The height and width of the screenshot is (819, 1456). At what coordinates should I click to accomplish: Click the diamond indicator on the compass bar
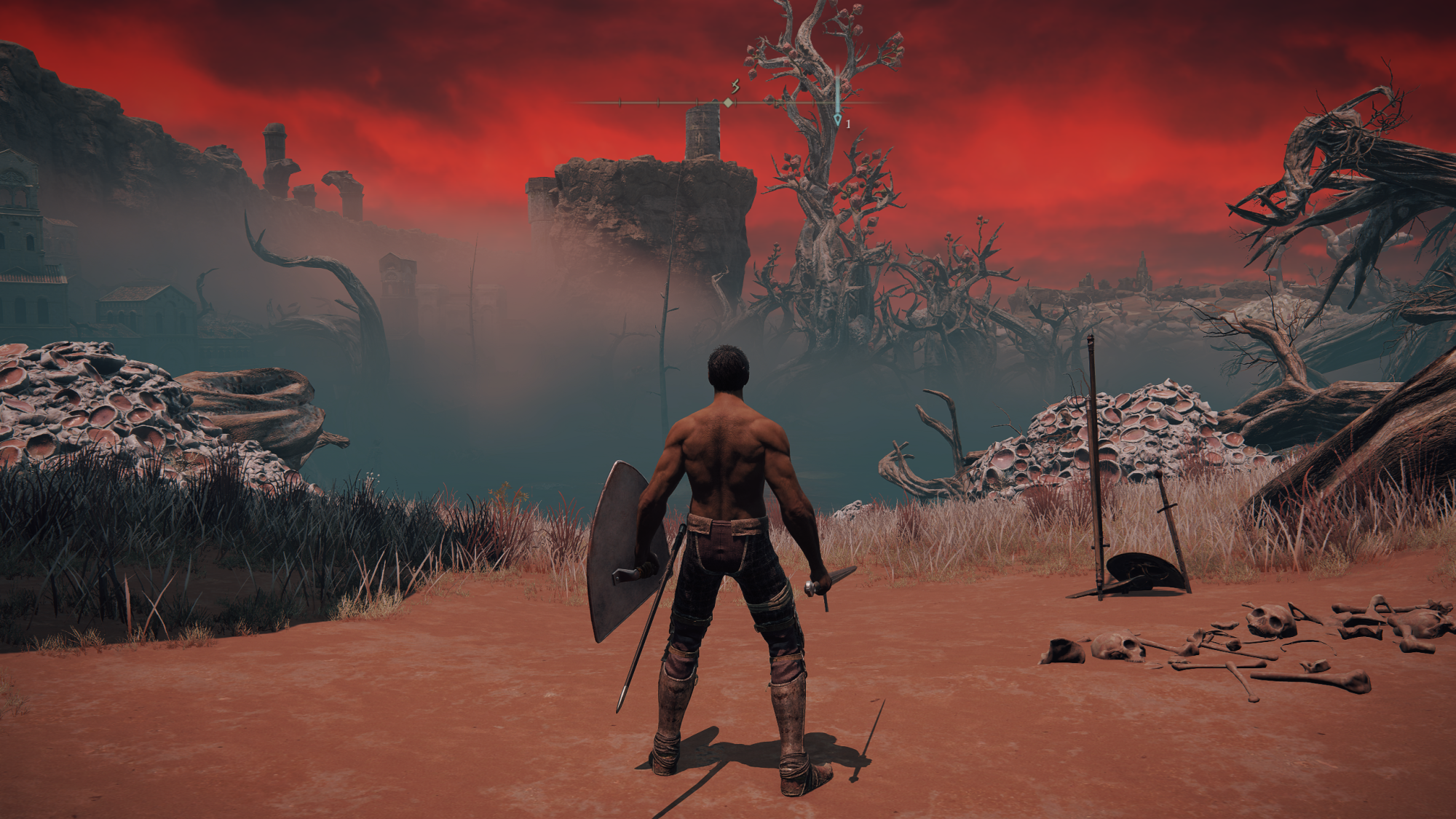click(x=728, y=103)
